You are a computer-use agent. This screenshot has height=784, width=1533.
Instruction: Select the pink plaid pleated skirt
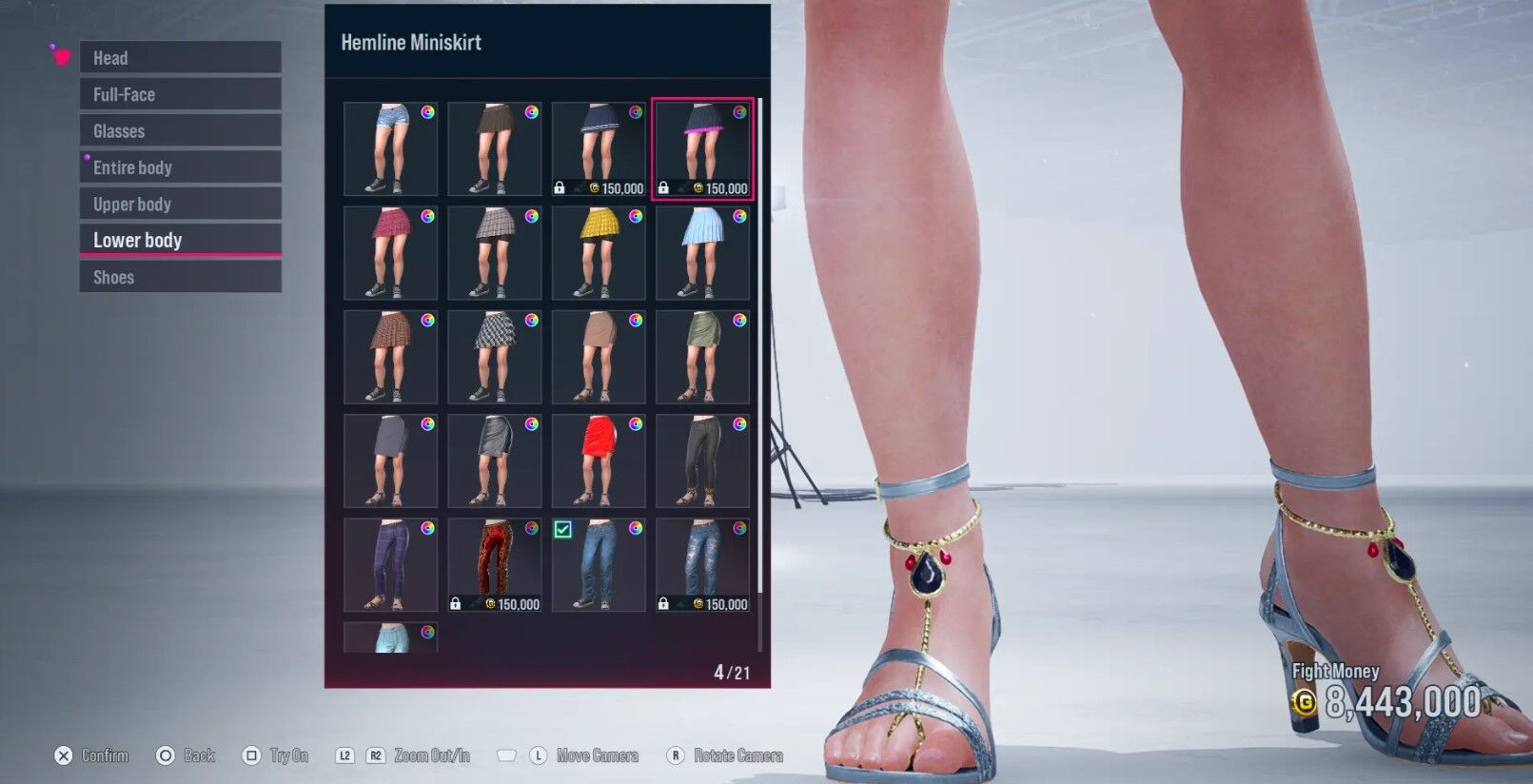click(390, 253)
